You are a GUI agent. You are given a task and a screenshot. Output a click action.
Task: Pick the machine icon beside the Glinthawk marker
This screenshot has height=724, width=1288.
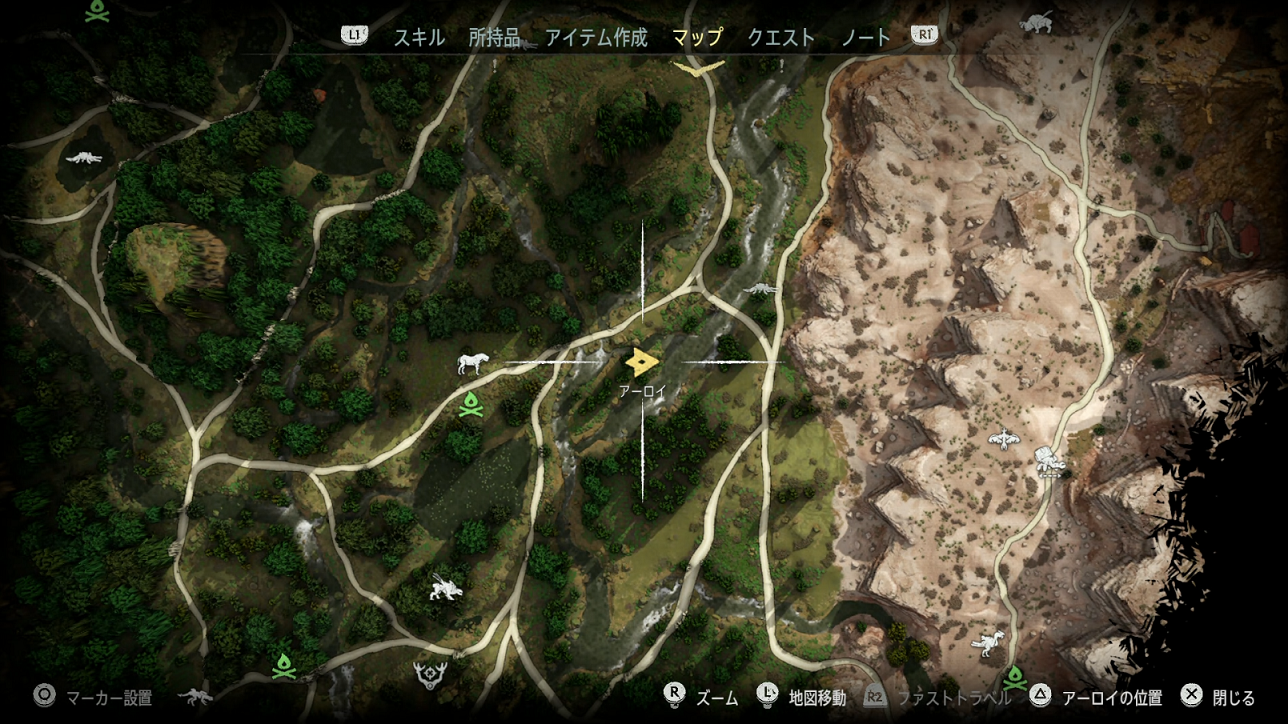(x=1048, y=462)
